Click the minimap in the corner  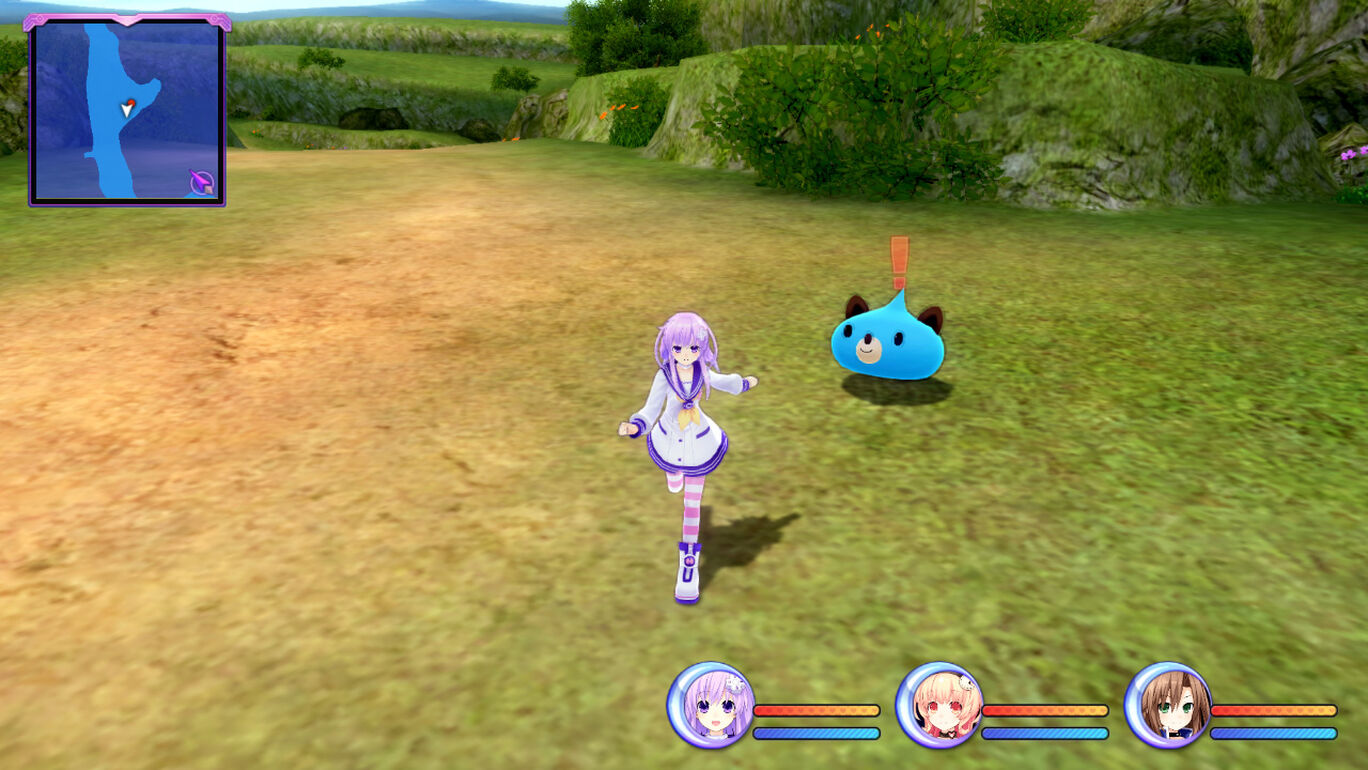pos(126,110)
